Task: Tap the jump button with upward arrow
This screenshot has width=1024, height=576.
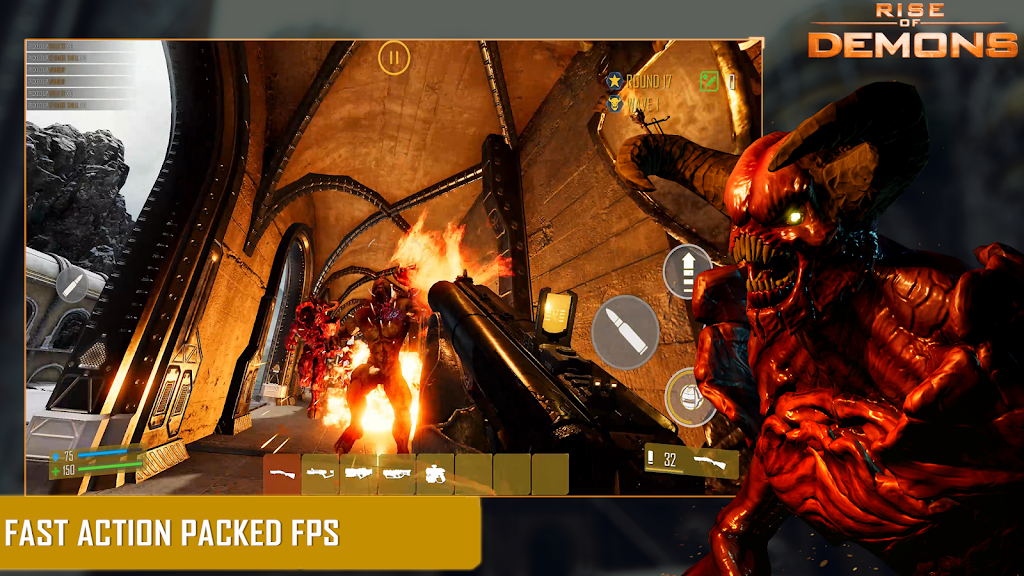Action: click(x=686, y=271)
